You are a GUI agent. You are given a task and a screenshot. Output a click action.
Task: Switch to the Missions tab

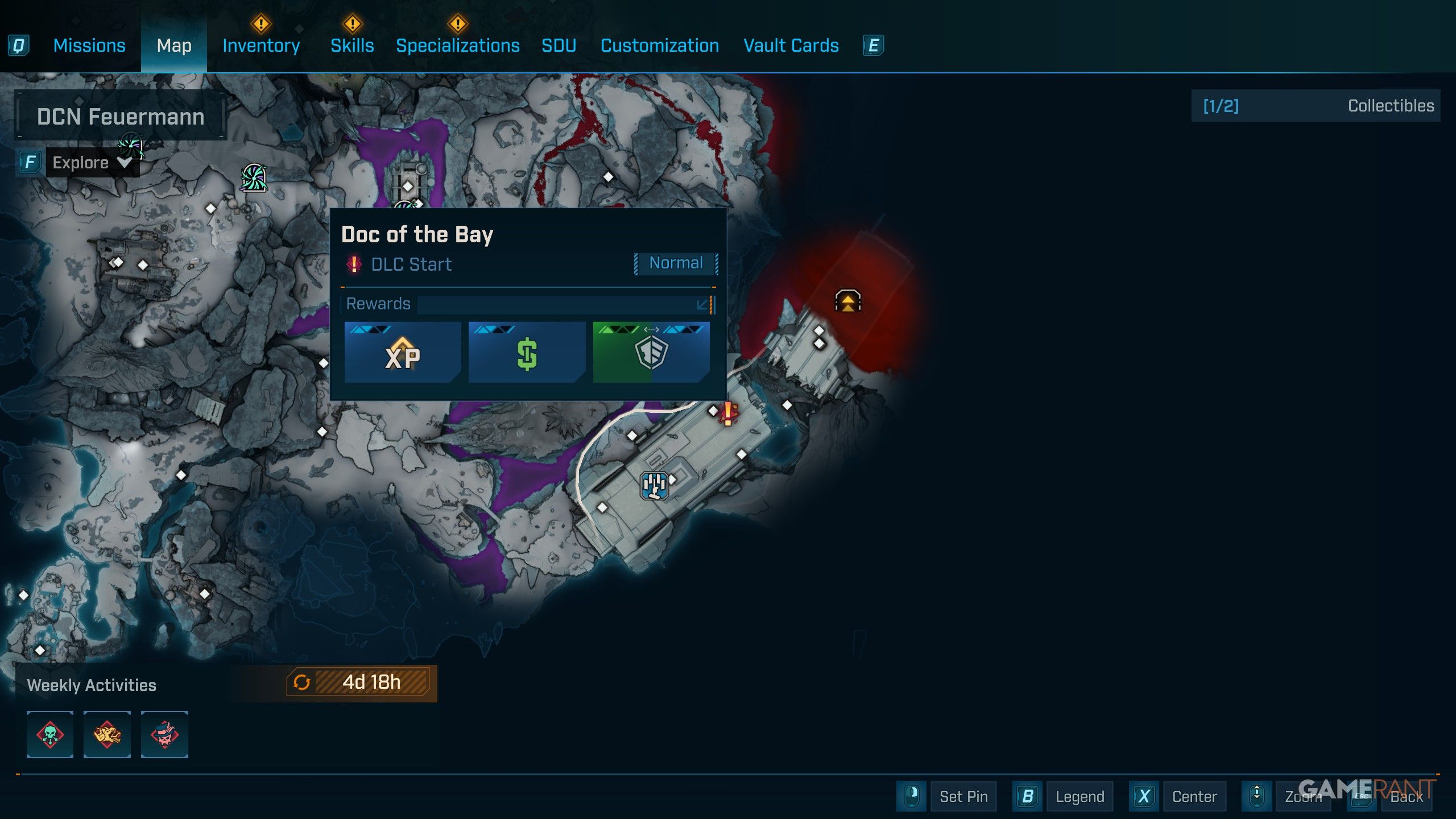(x=89, y=45)
